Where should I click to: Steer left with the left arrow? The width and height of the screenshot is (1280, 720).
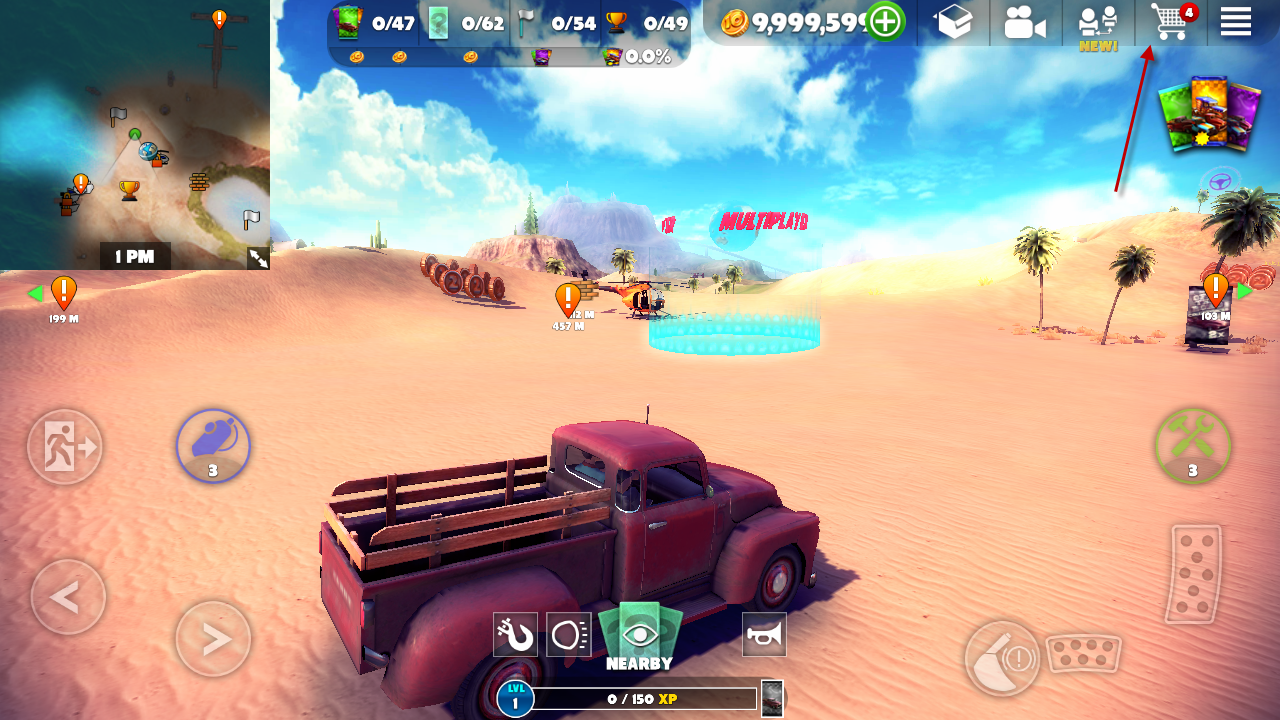click(x=68, y=598)
